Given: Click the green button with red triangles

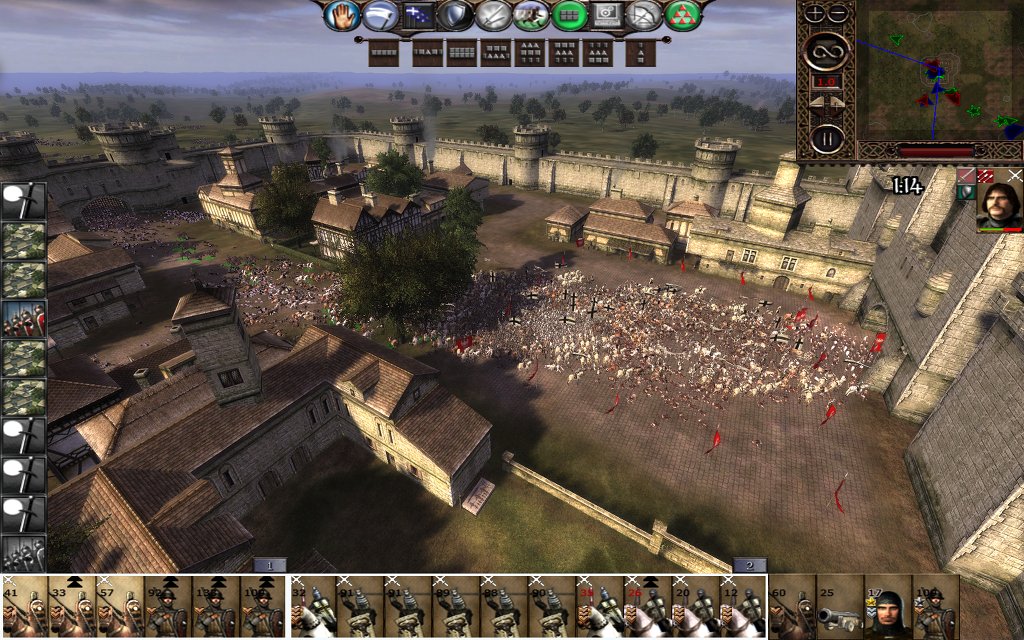Looking at the screenshot, I should point(683,15).
